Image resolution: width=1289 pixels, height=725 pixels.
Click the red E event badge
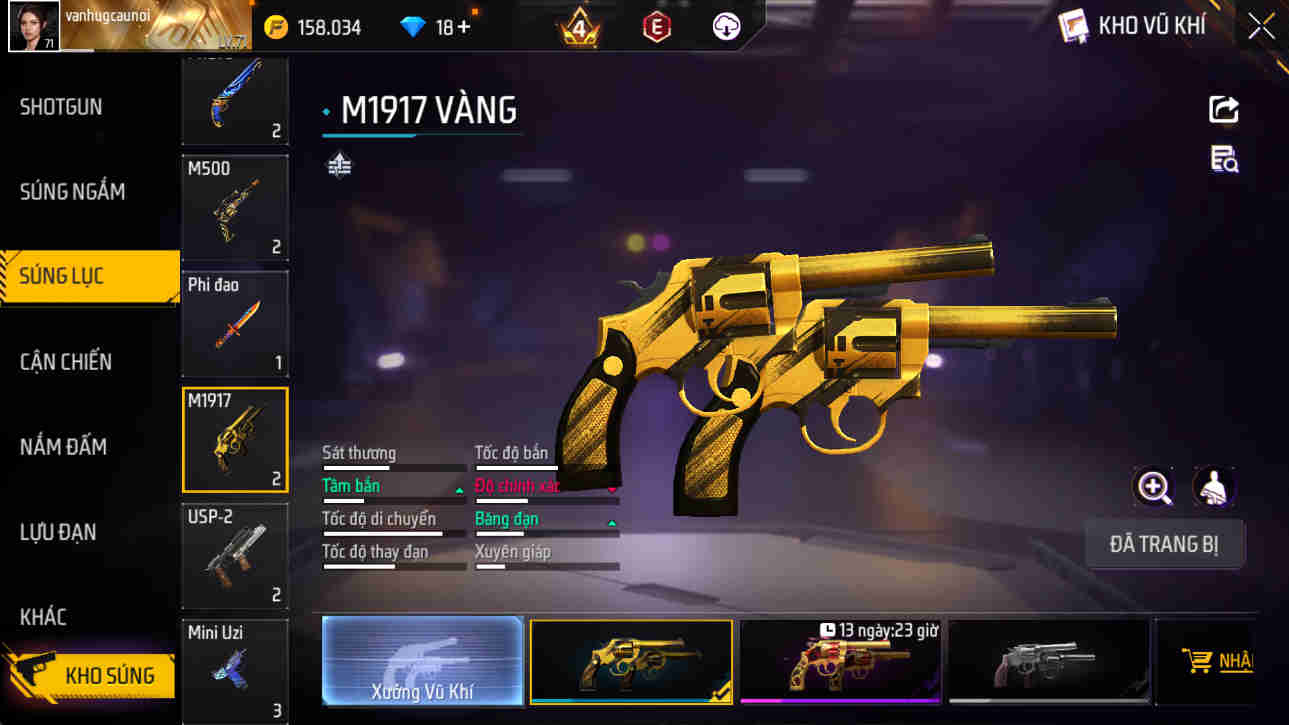point(657,26)
